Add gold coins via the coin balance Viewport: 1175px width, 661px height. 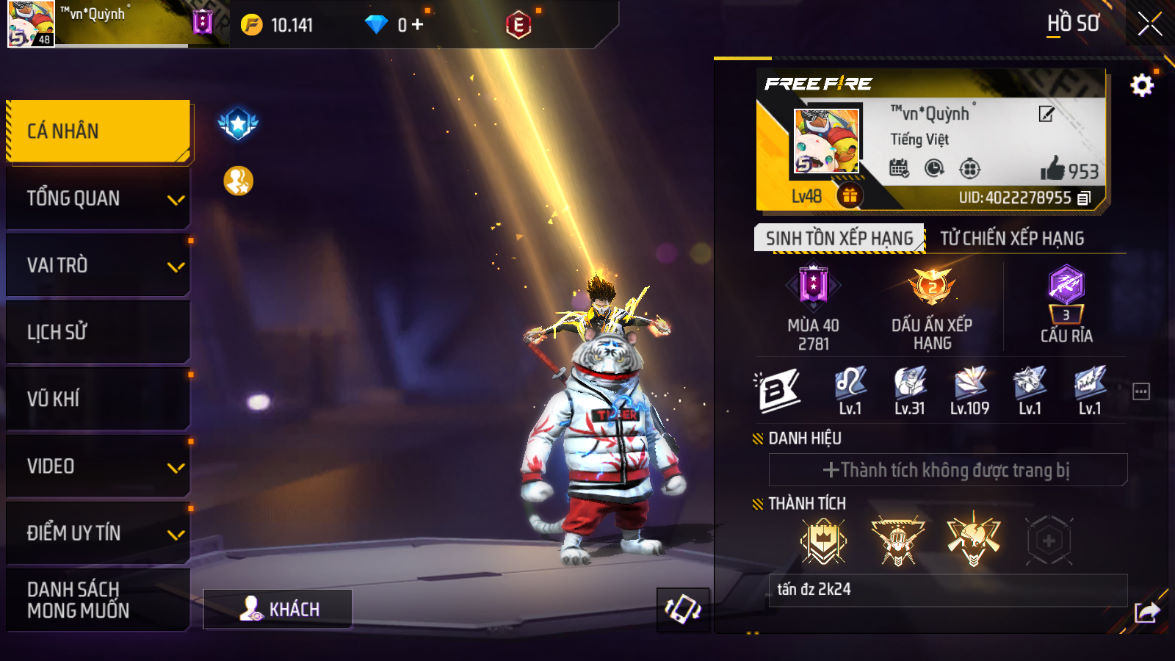coord(279,25)
